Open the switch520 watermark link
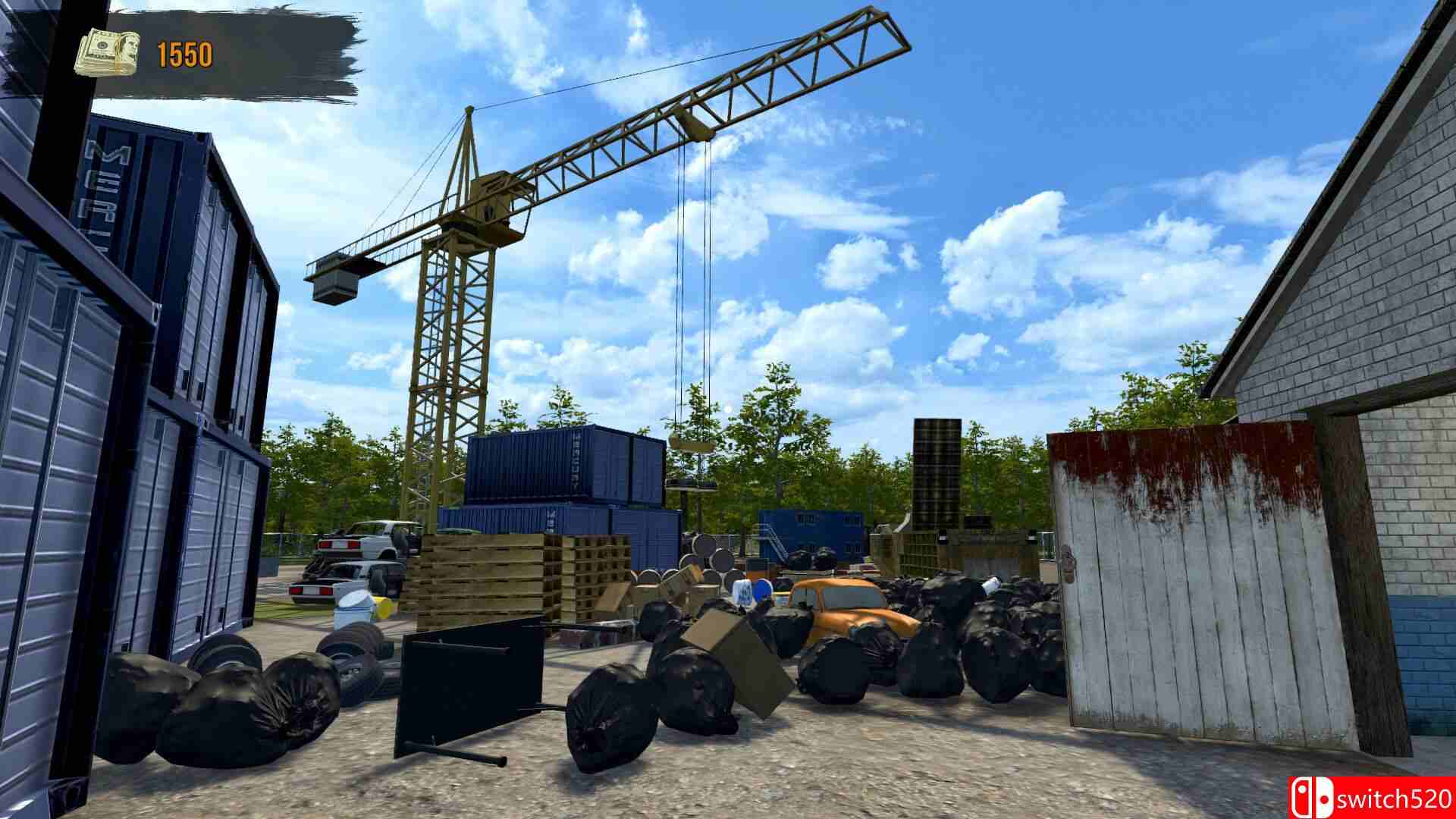This screenshot has height=819, width=1456. (1395, 799)
